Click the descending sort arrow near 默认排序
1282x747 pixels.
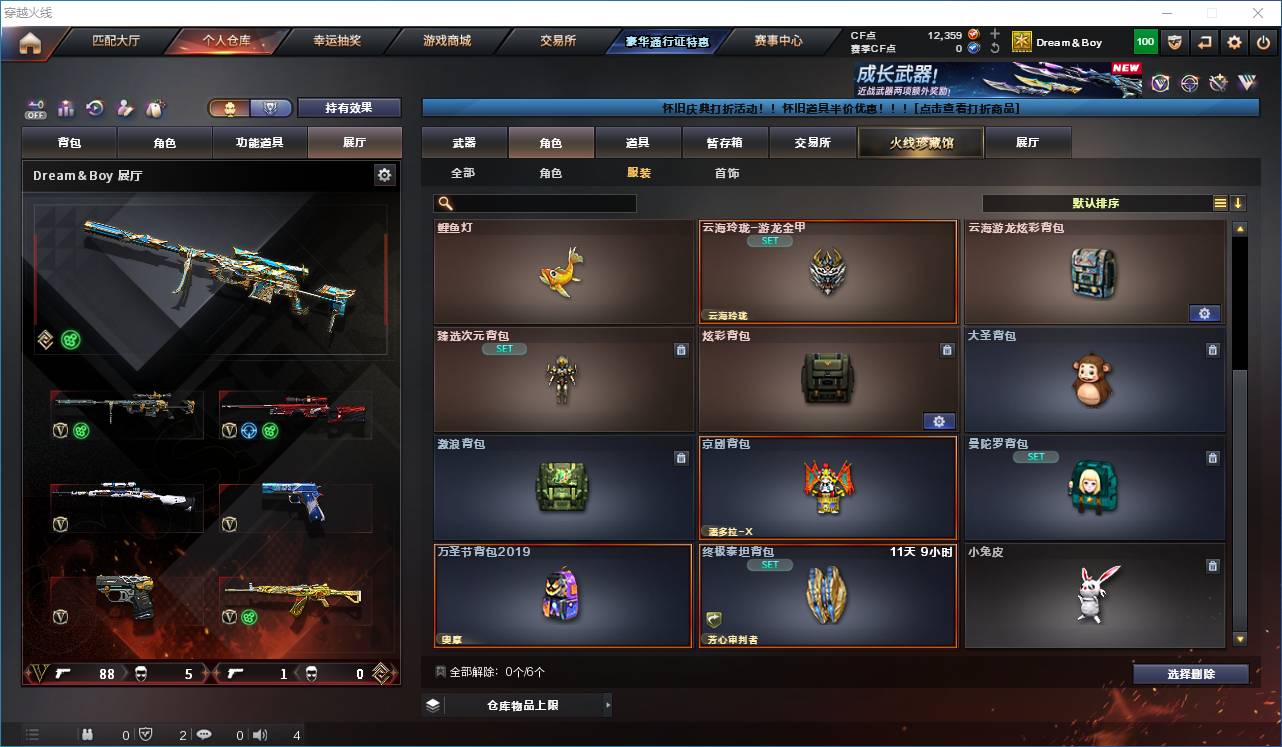pyautogui.click(x=1238, y=203)
